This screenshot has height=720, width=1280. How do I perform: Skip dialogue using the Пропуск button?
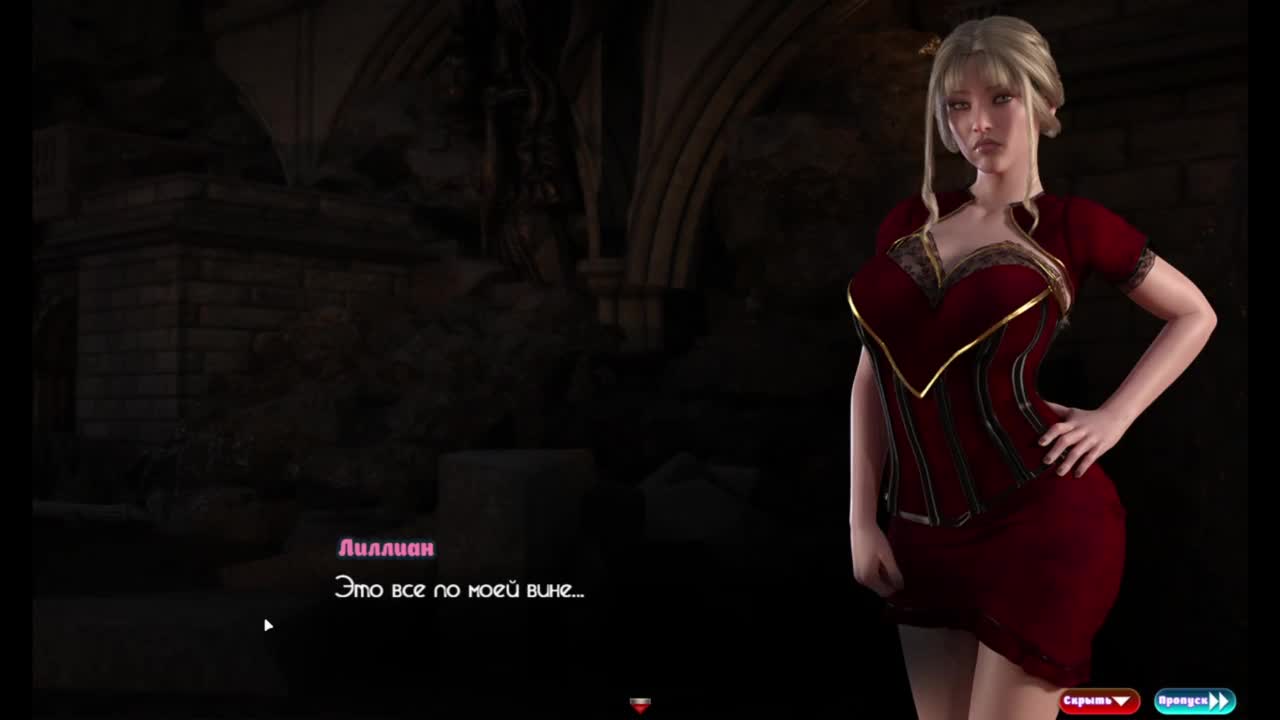1194,701
